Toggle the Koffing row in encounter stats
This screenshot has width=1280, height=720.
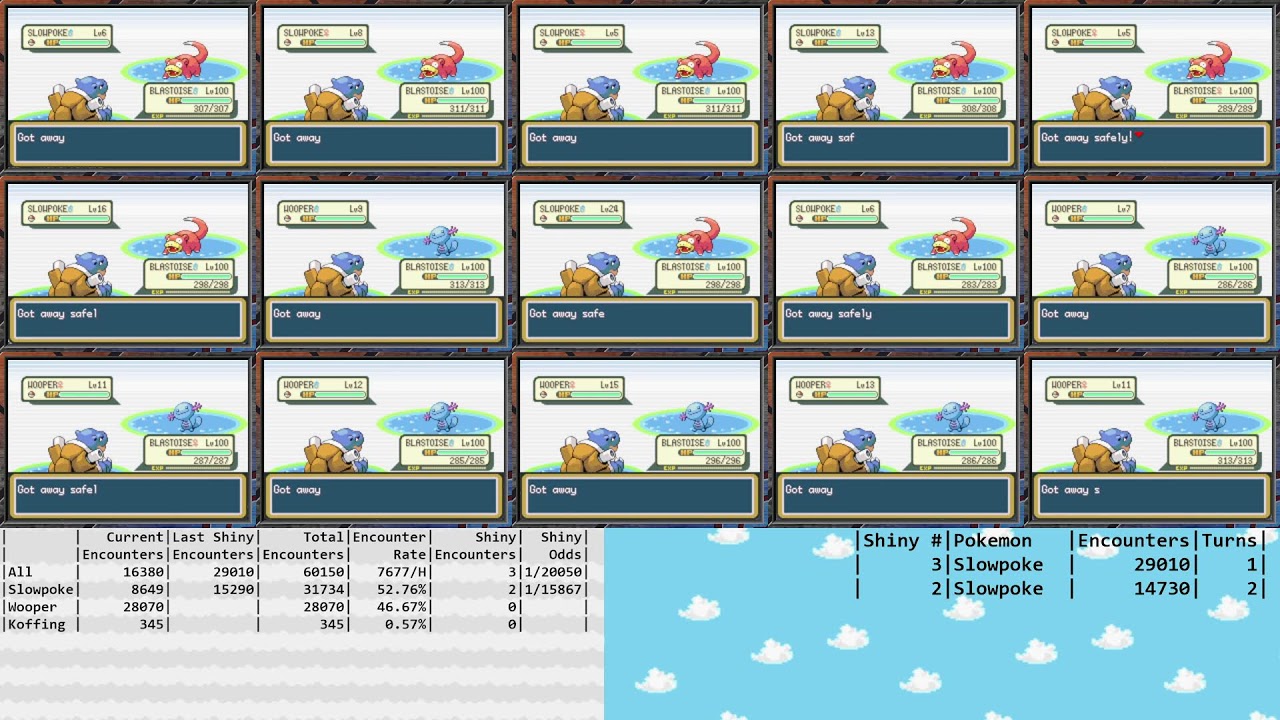coord(34,623)
